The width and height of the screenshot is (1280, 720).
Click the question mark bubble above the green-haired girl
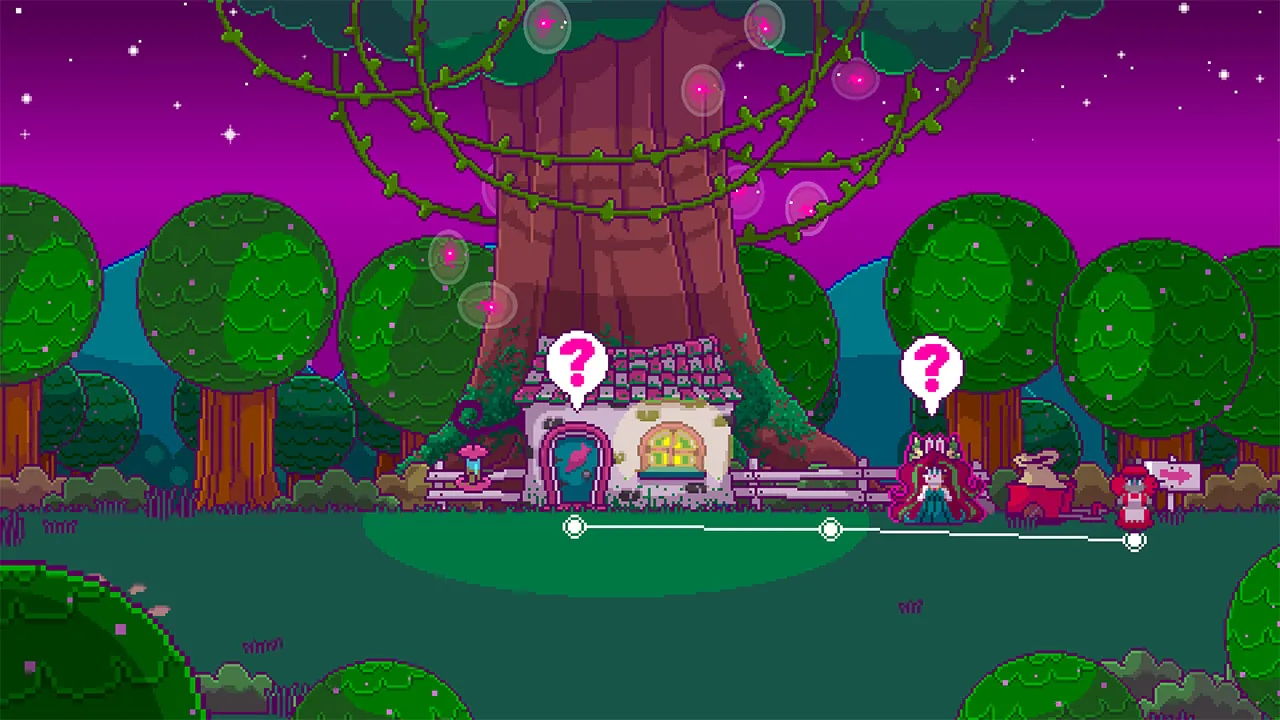tap(933, 367)
